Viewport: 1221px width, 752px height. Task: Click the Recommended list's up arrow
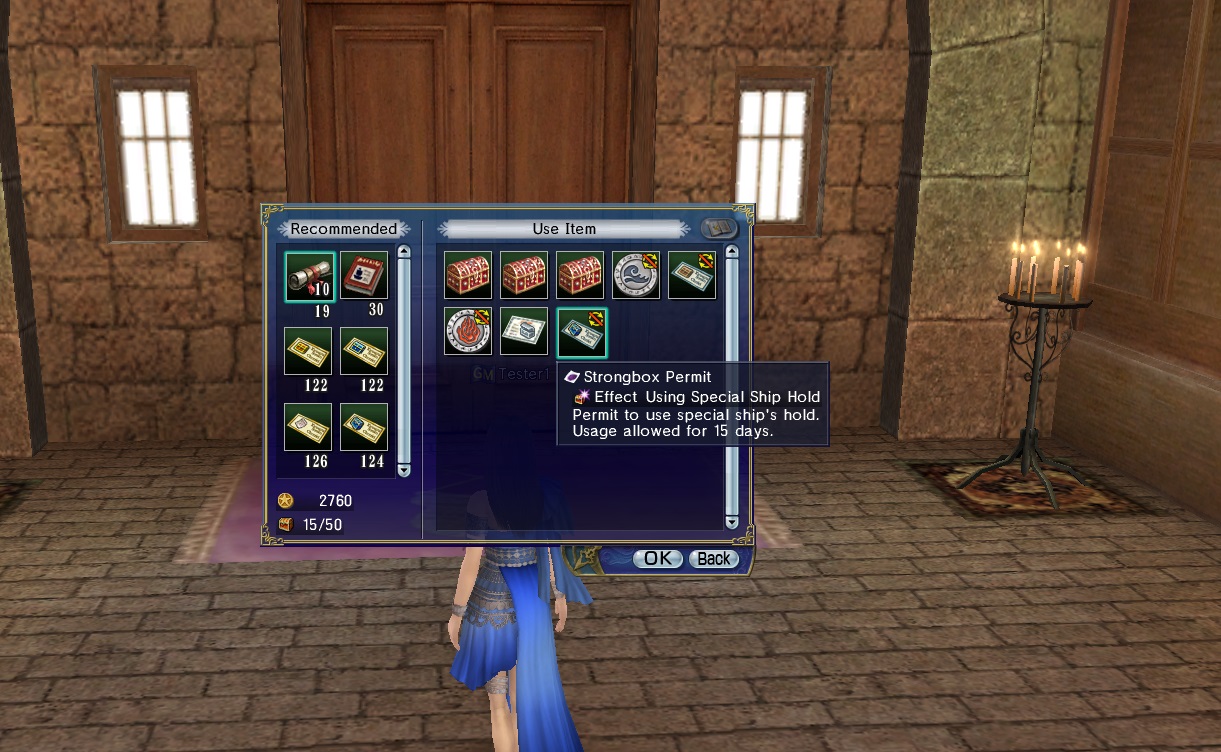tap(404, 252)
